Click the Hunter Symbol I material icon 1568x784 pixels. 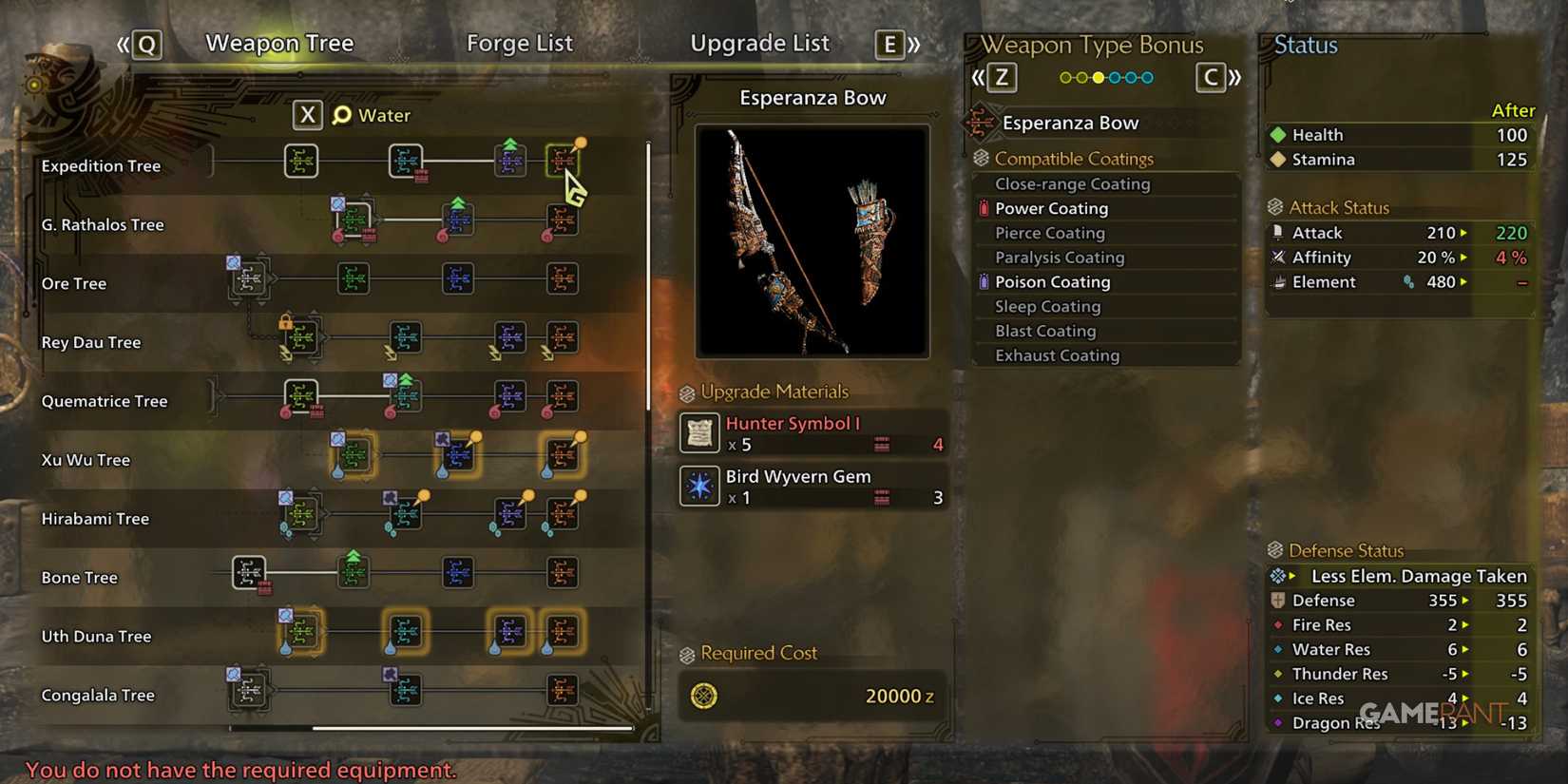pyautogui.click(x=698, y=433)
